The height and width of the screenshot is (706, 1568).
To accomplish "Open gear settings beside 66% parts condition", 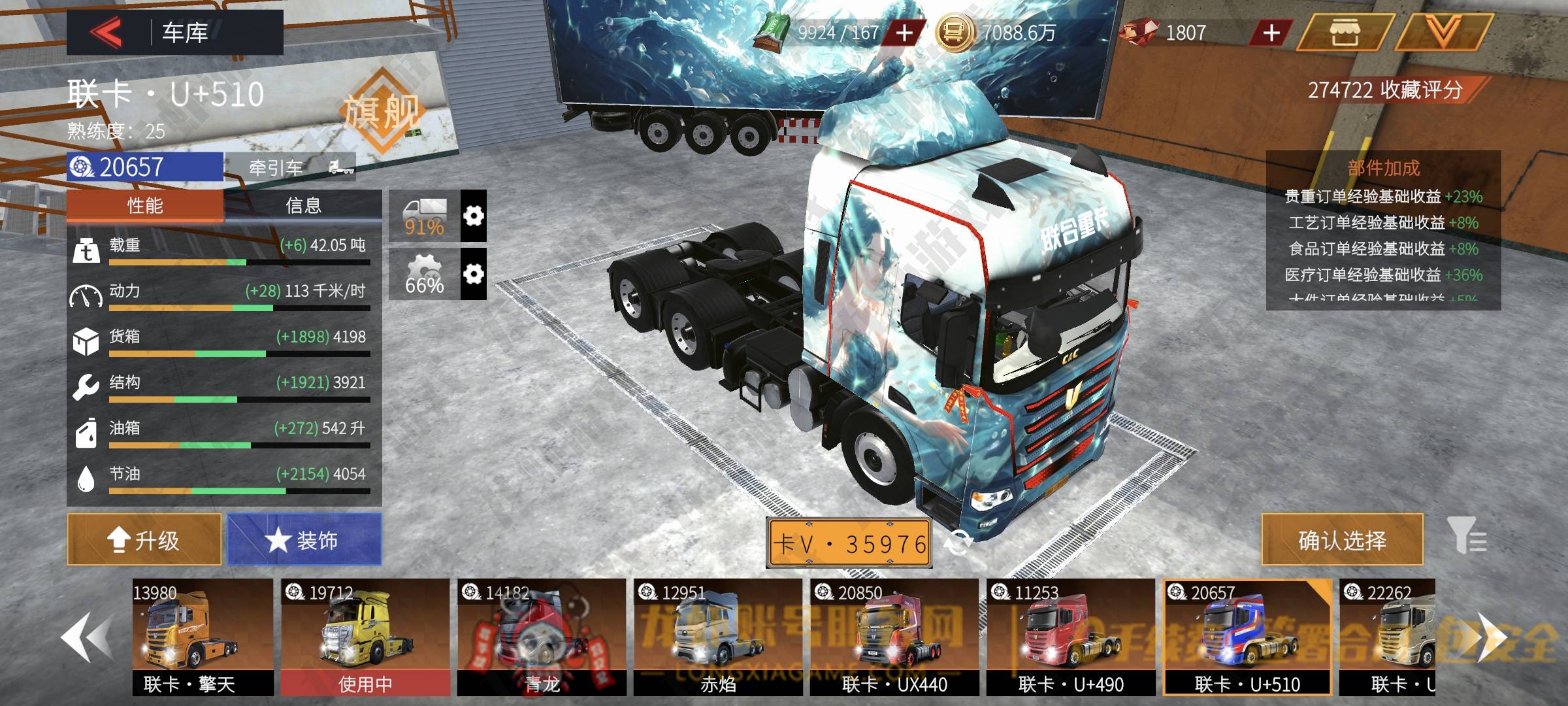I will tap(474, 274).
